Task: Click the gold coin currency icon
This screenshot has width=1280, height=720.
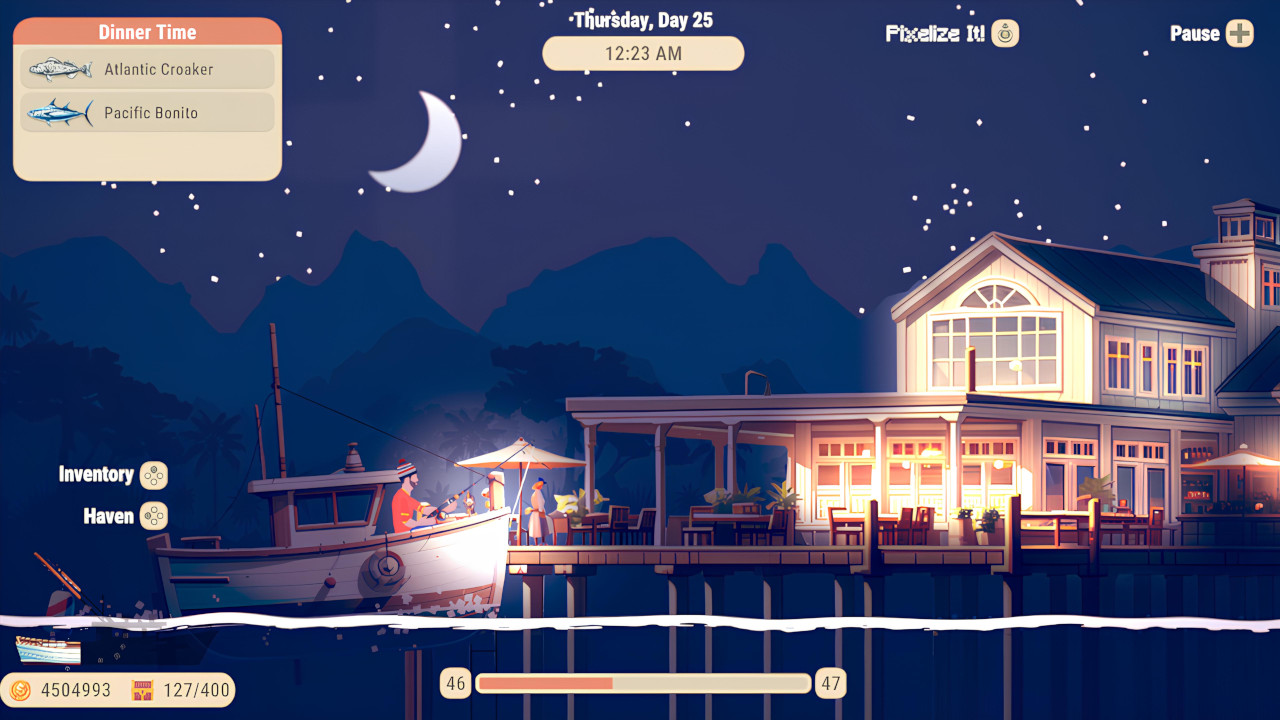Action: [x=19, y=690]
